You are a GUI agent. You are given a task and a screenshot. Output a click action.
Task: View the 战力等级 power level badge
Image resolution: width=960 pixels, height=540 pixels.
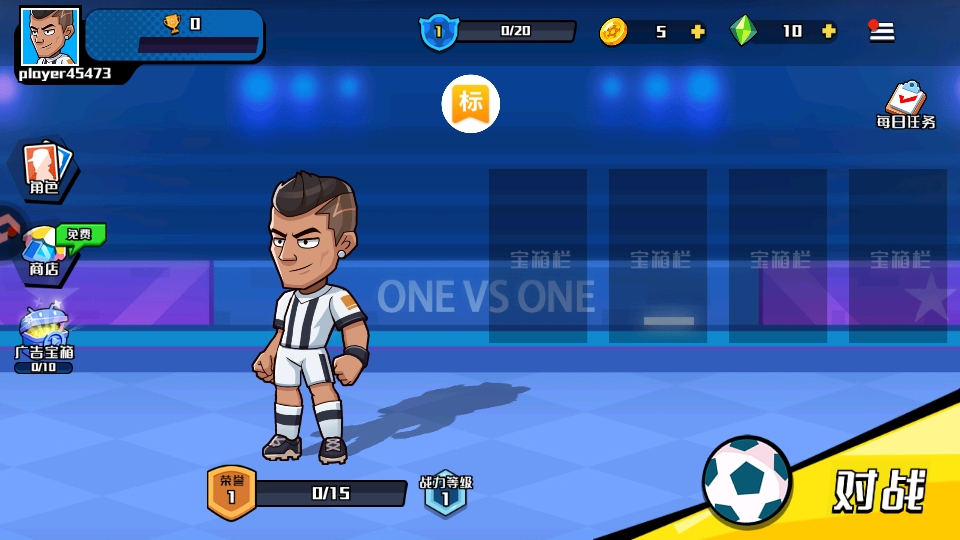tap(445, 493)
